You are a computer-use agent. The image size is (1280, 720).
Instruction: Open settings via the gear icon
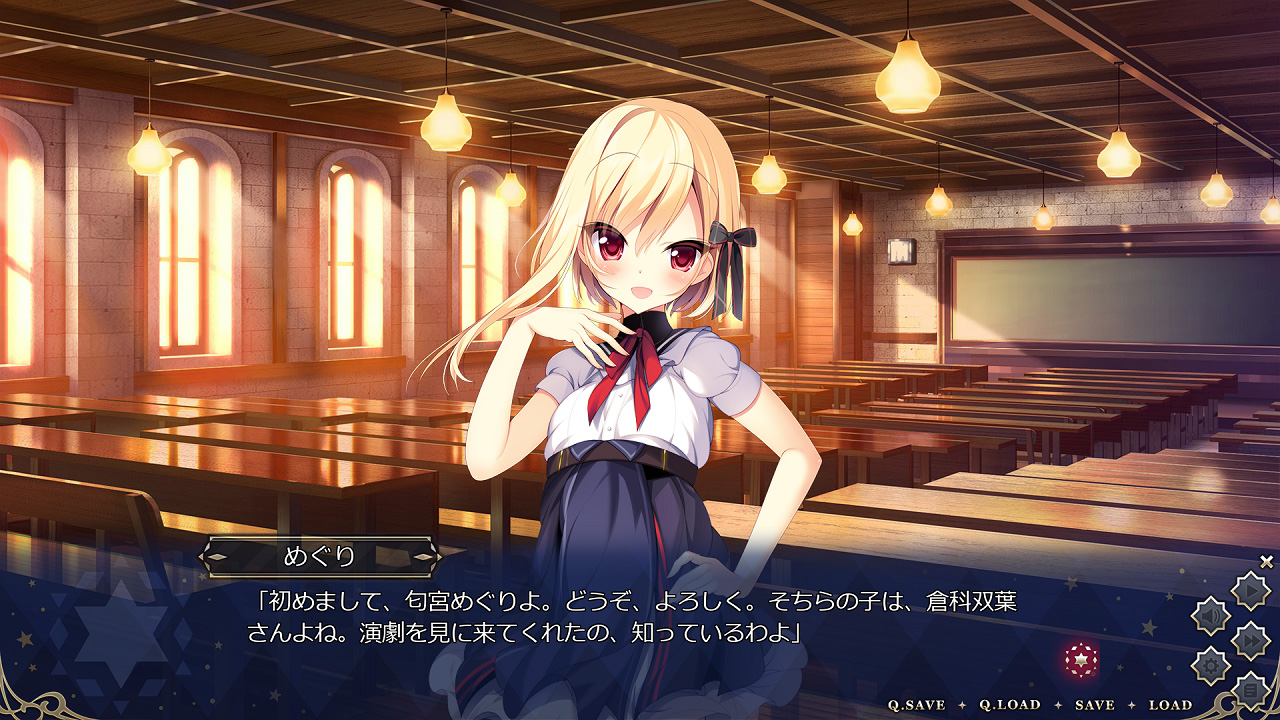click(1211, 665)
